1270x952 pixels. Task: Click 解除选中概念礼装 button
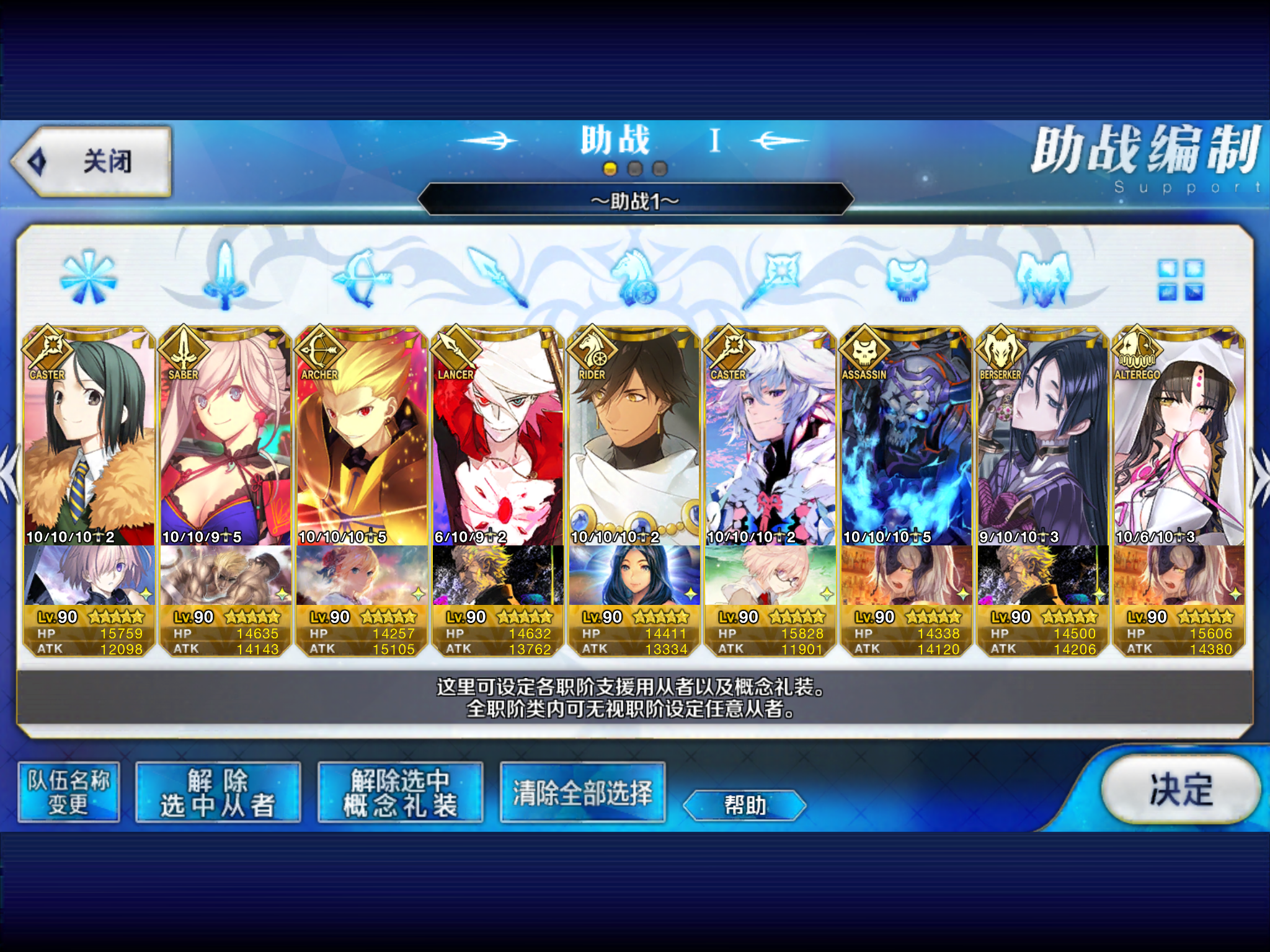point(400,793)
